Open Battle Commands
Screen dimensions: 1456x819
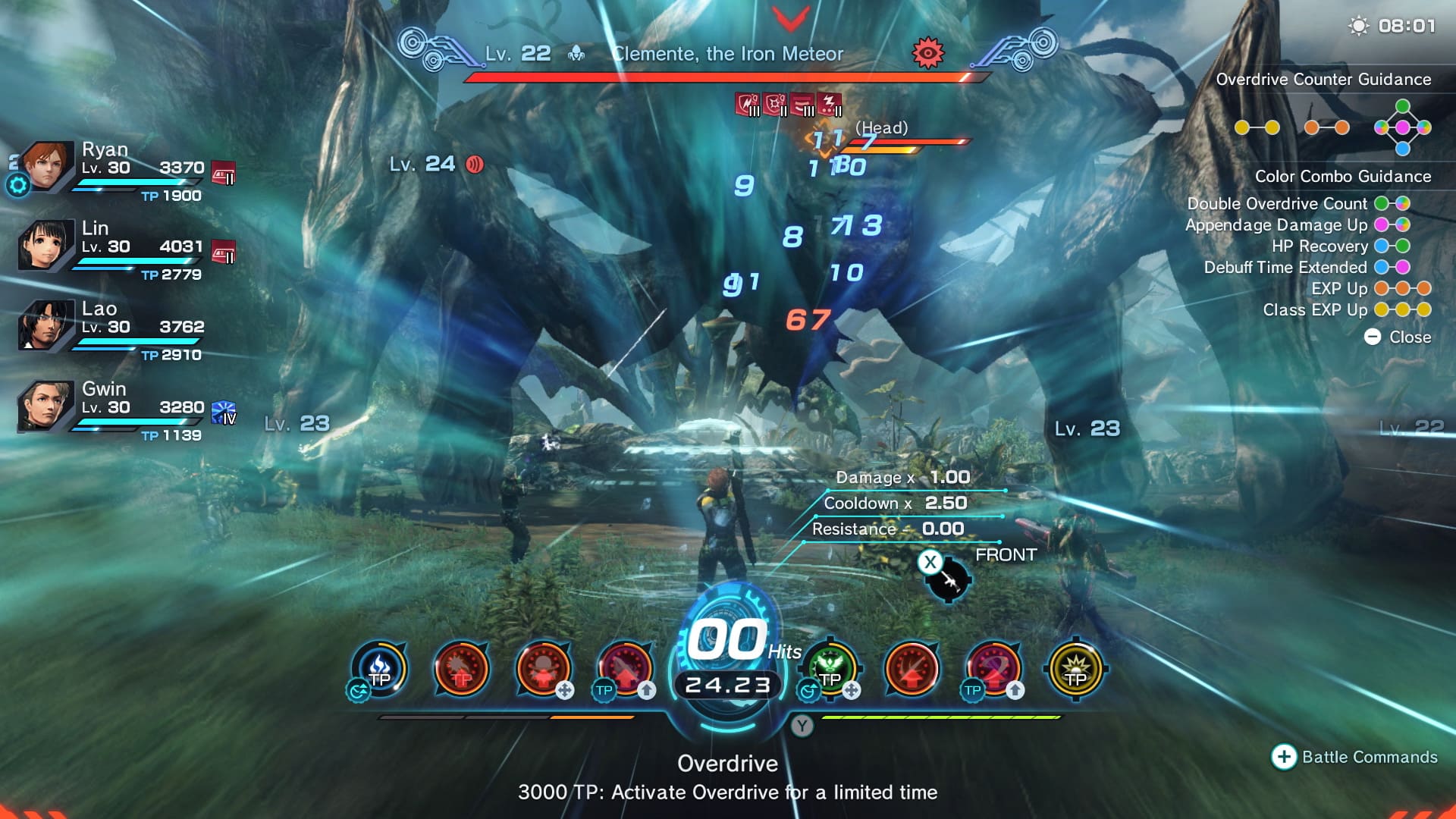tap(1354, 757)
